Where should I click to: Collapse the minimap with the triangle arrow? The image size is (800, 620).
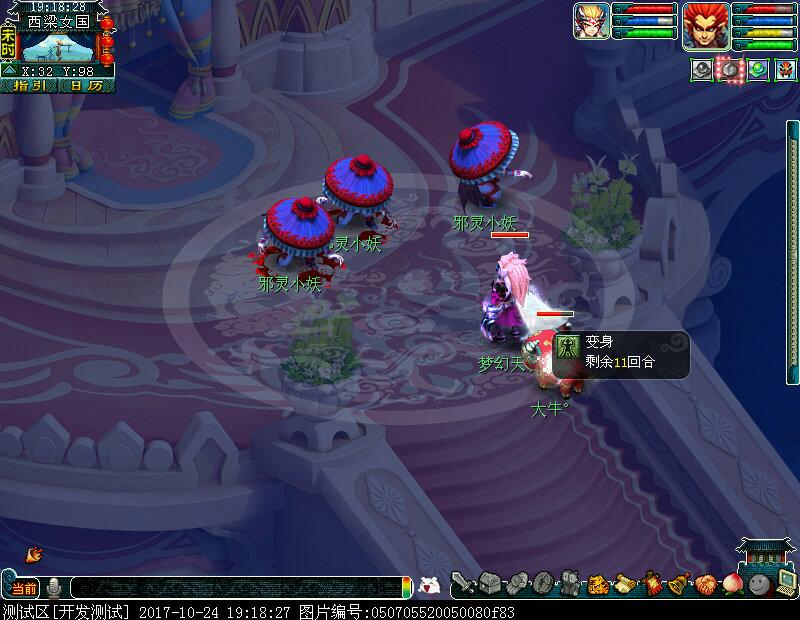tap(8, 71)
